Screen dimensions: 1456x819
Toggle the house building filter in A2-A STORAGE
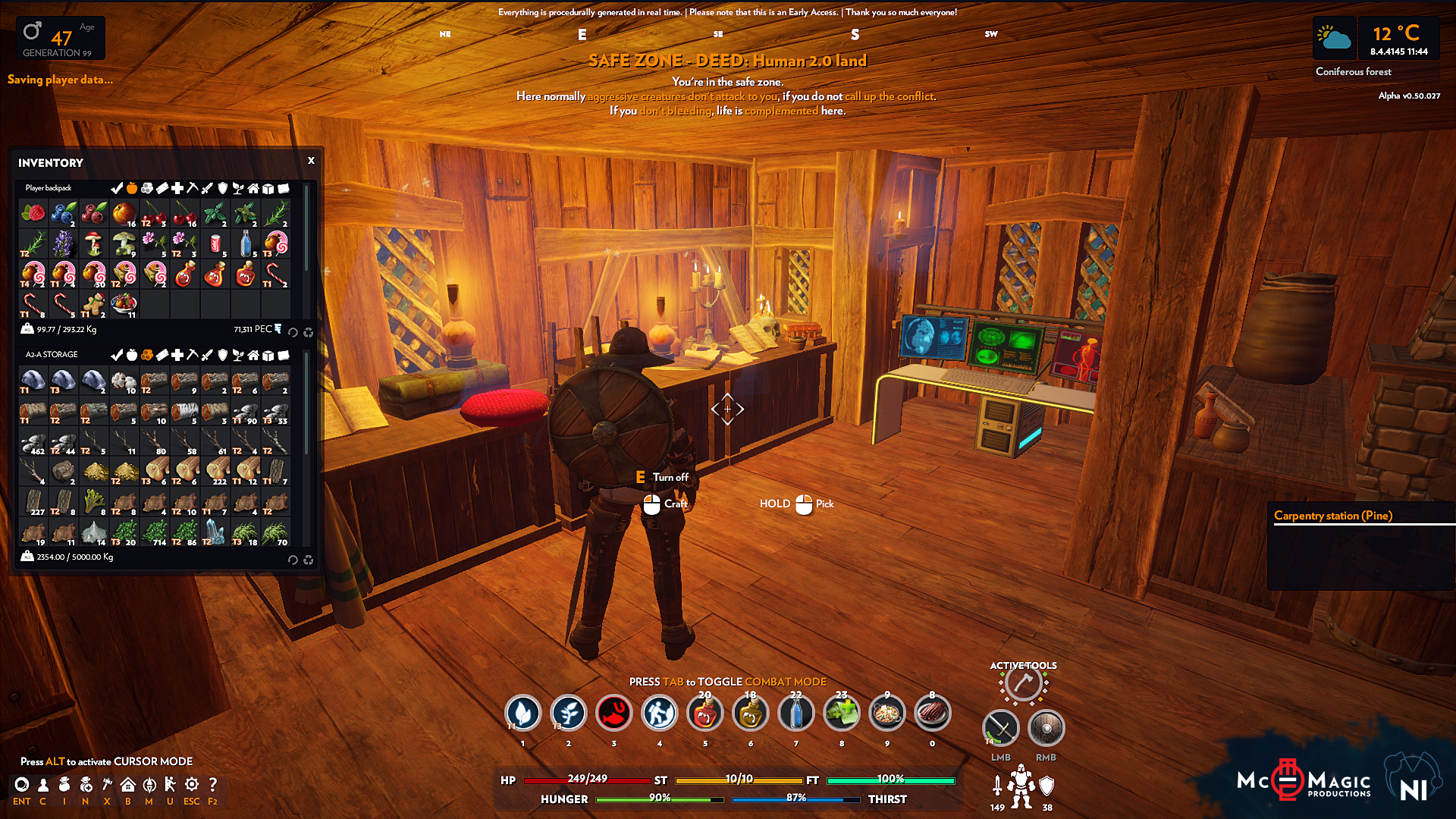click(x=253, y=354)
